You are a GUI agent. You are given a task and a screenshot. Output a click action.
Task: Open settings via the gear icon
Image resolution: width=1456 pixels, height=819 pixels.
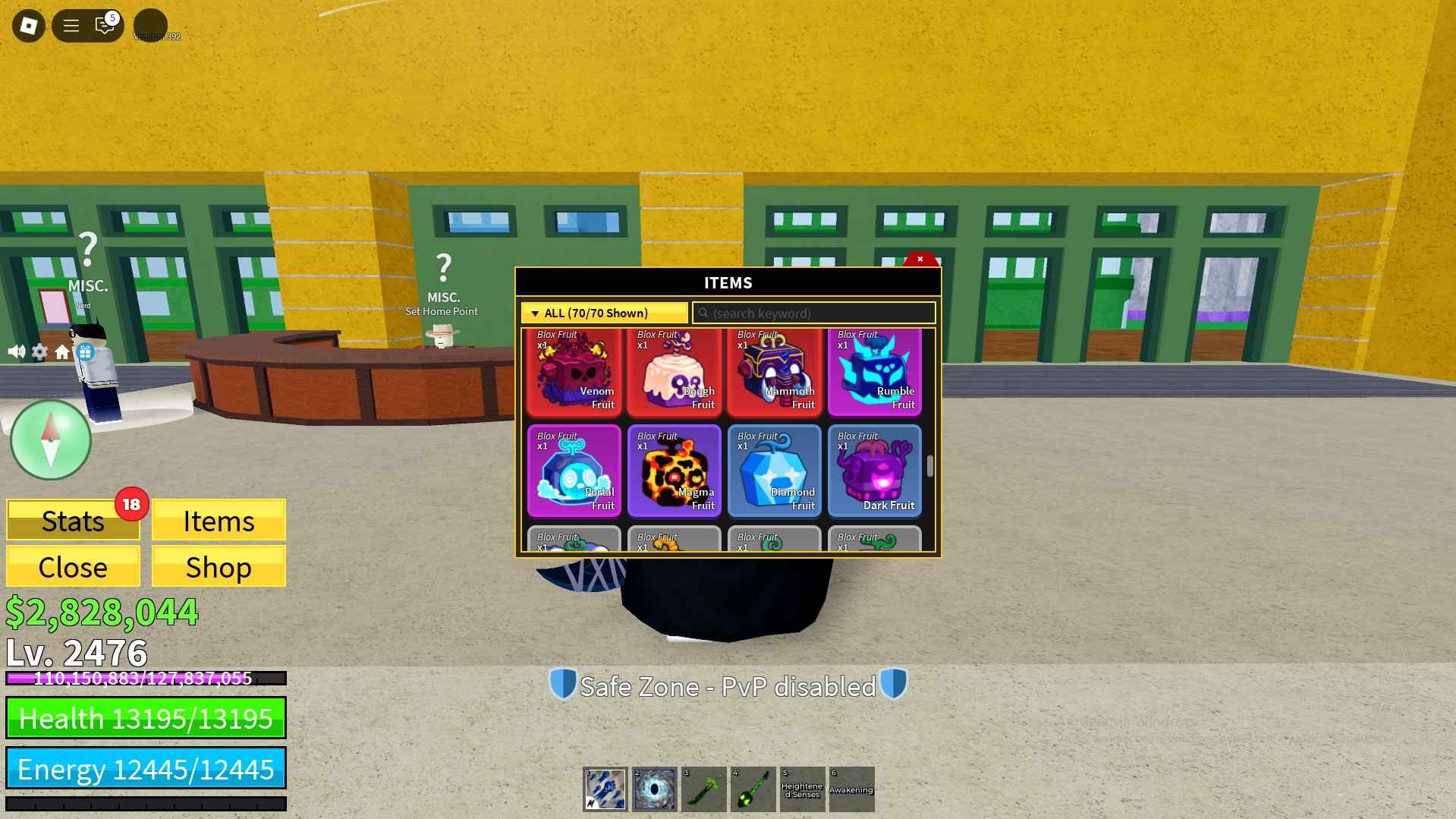[x=39, y=351]
